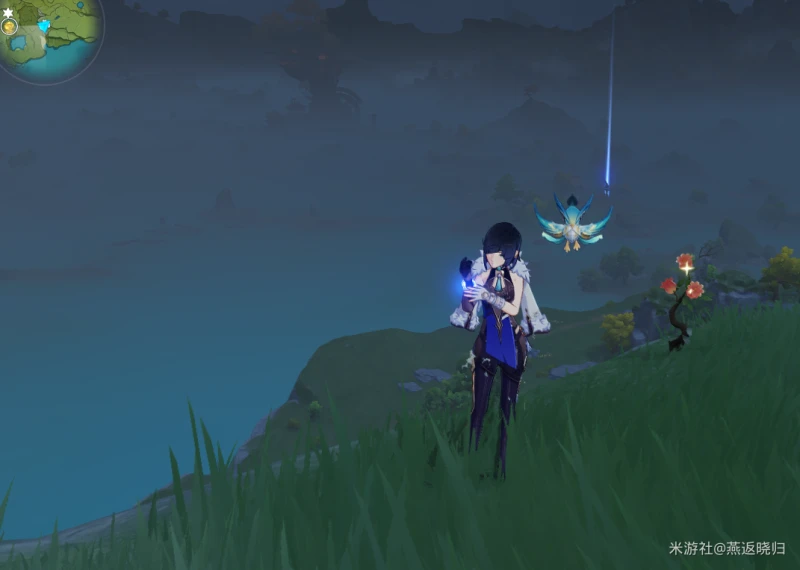Select the white star marker on the minimap
Viewport: 800px width, 570px height.
pyautogui.click(x=7, y=13)
